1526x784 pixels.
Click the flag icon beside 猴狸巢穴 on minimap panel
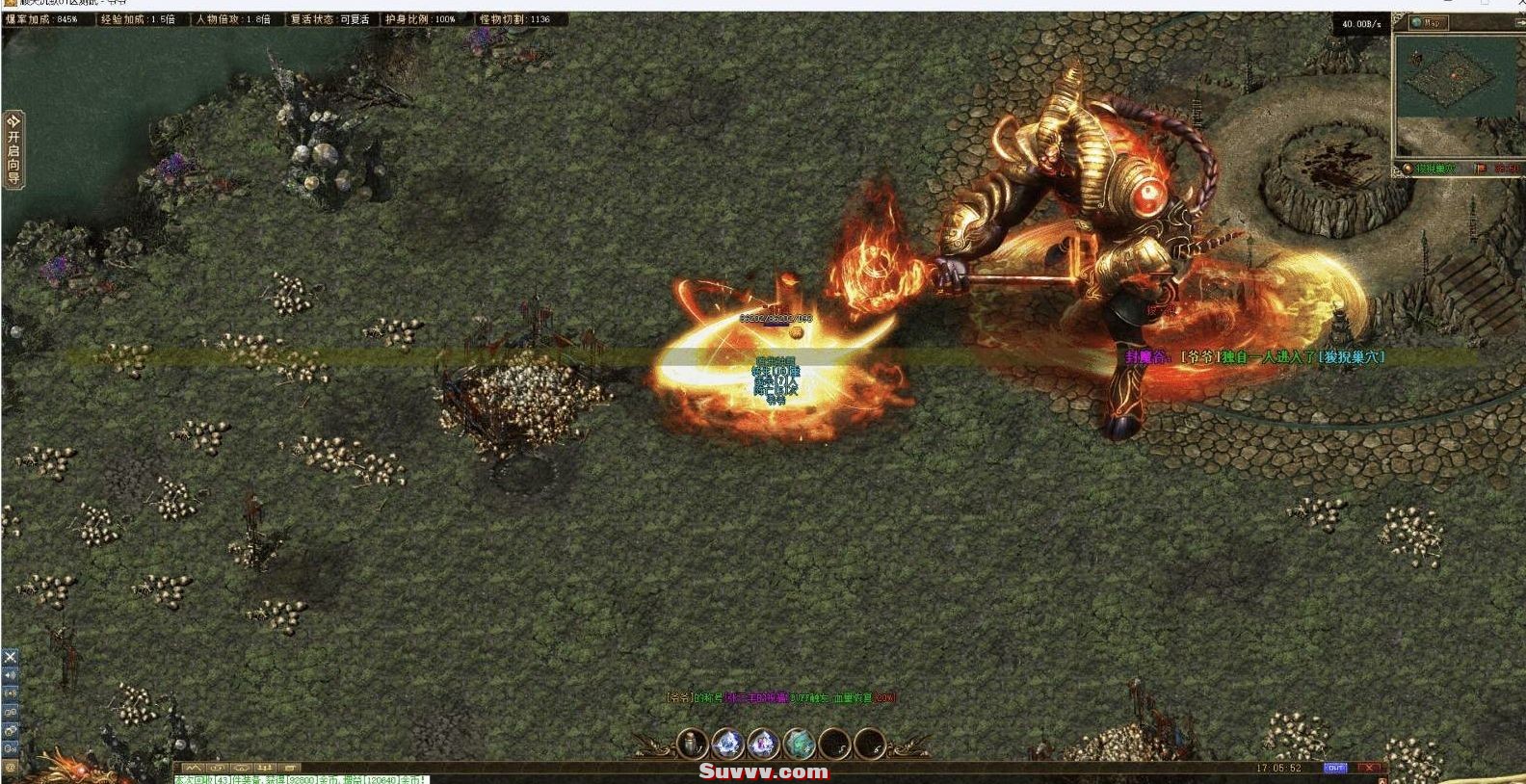click(1478, 169)
